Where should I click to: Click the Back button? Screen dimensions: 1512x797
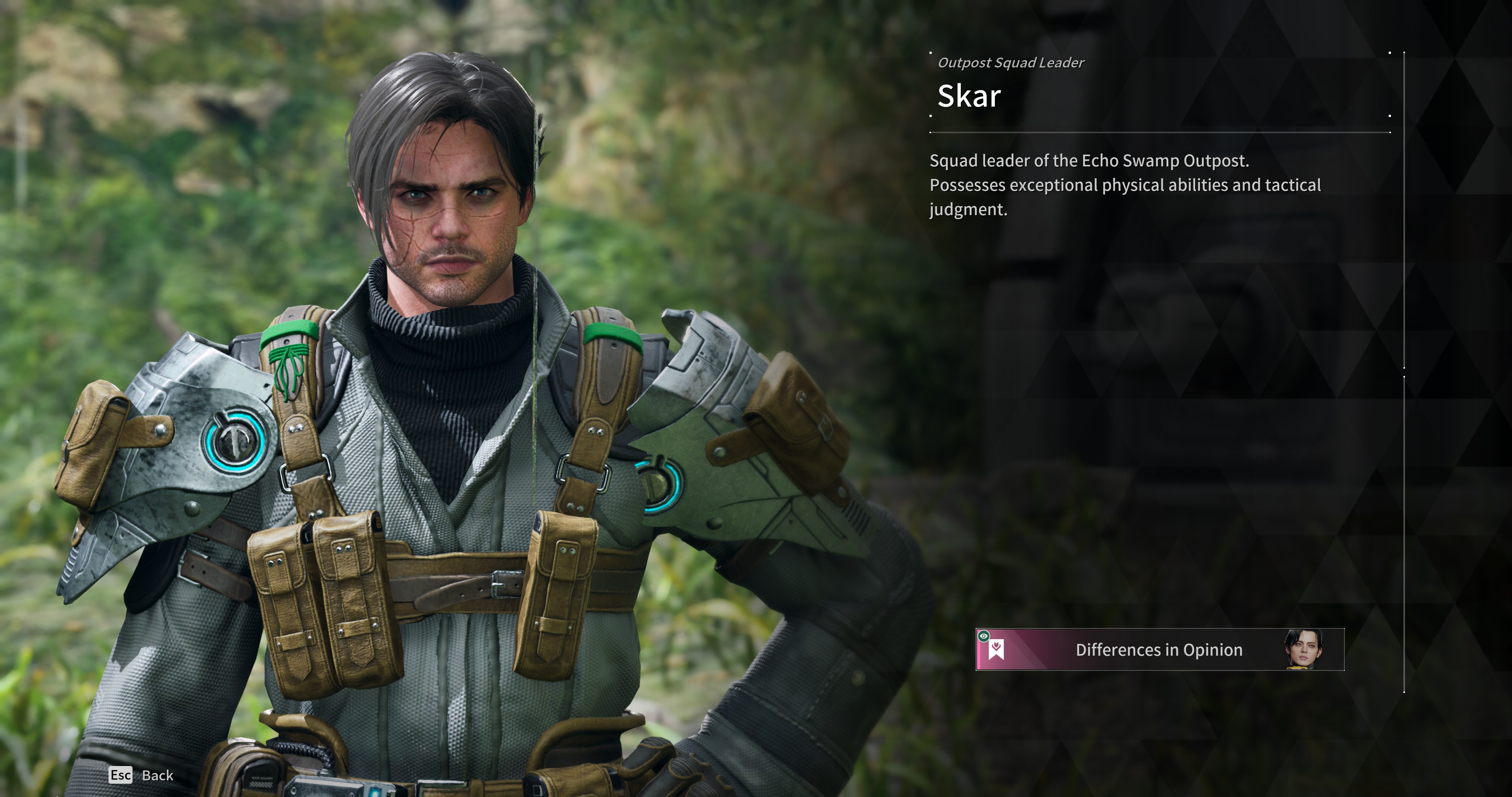click(x=142, y=775)
